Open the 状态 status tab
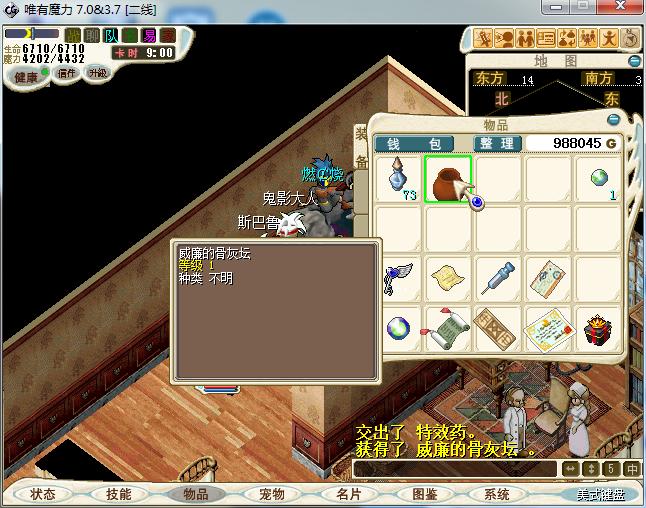The width and height of the screenshot is (646, 508). click(43, 494)
